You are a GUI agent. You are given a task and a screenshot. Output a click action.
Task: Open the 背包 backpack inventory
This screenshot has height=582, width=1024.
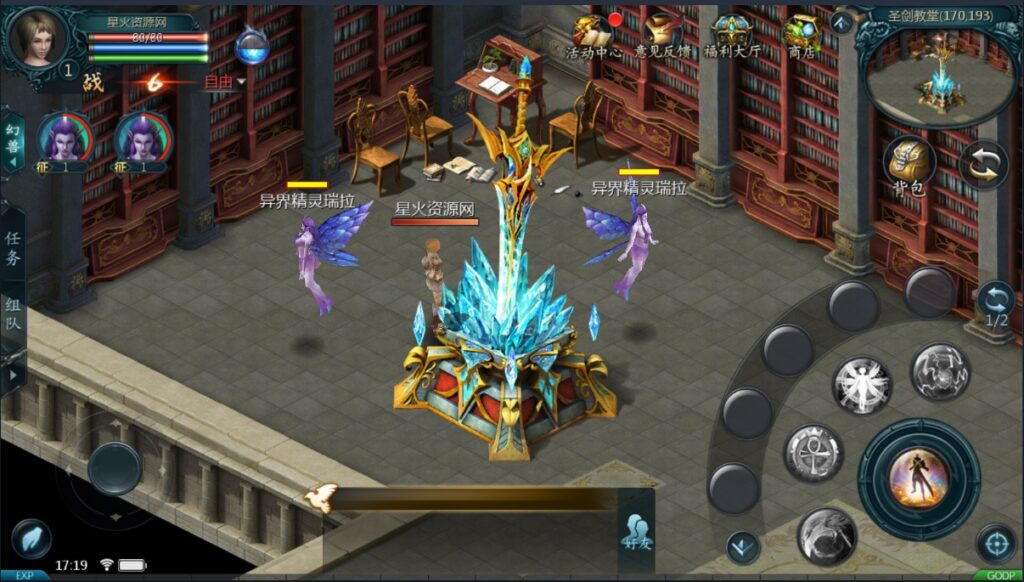(908, 165)
